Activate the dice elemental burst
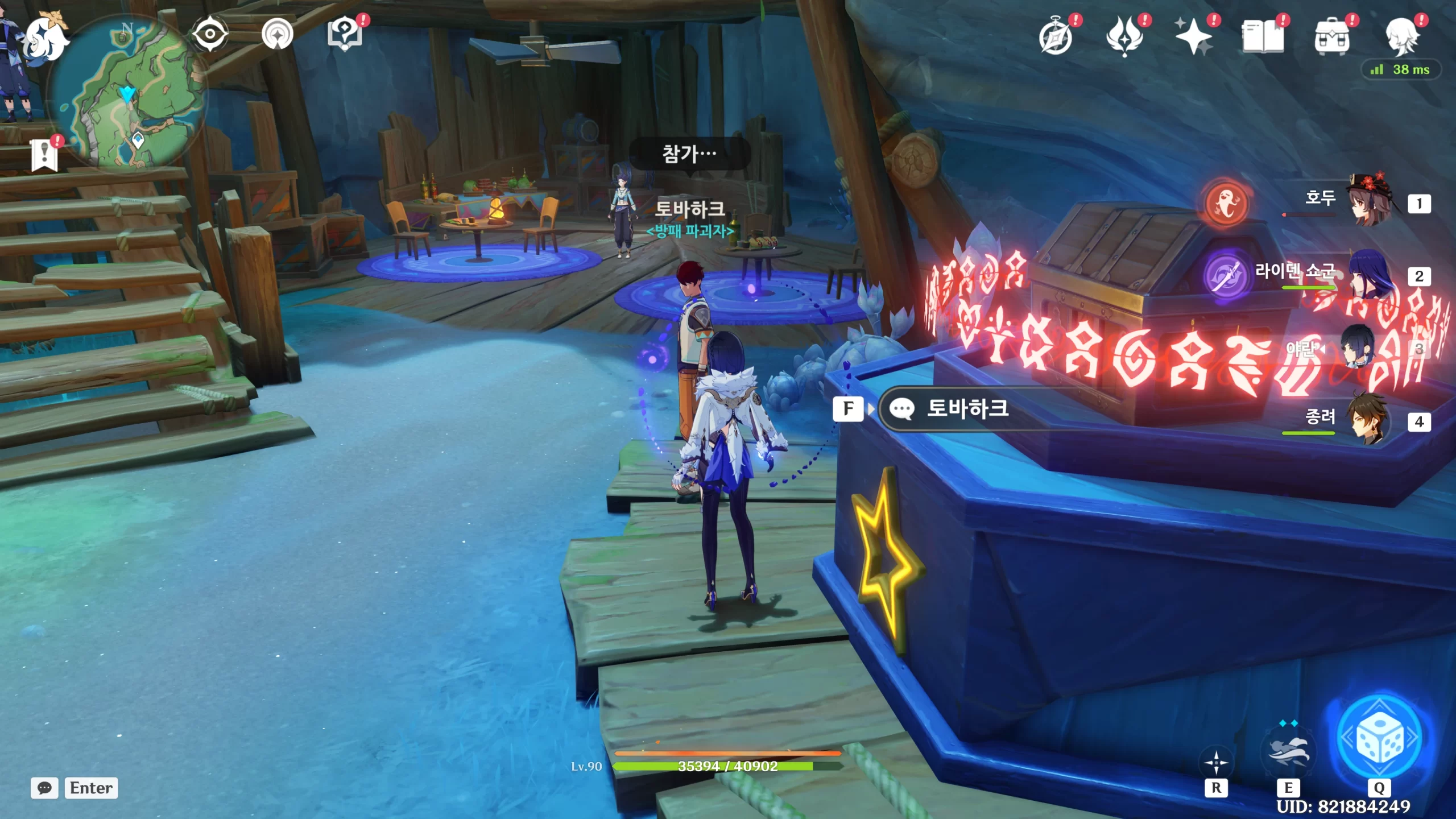The image size is (1456, 819). 1379,738
